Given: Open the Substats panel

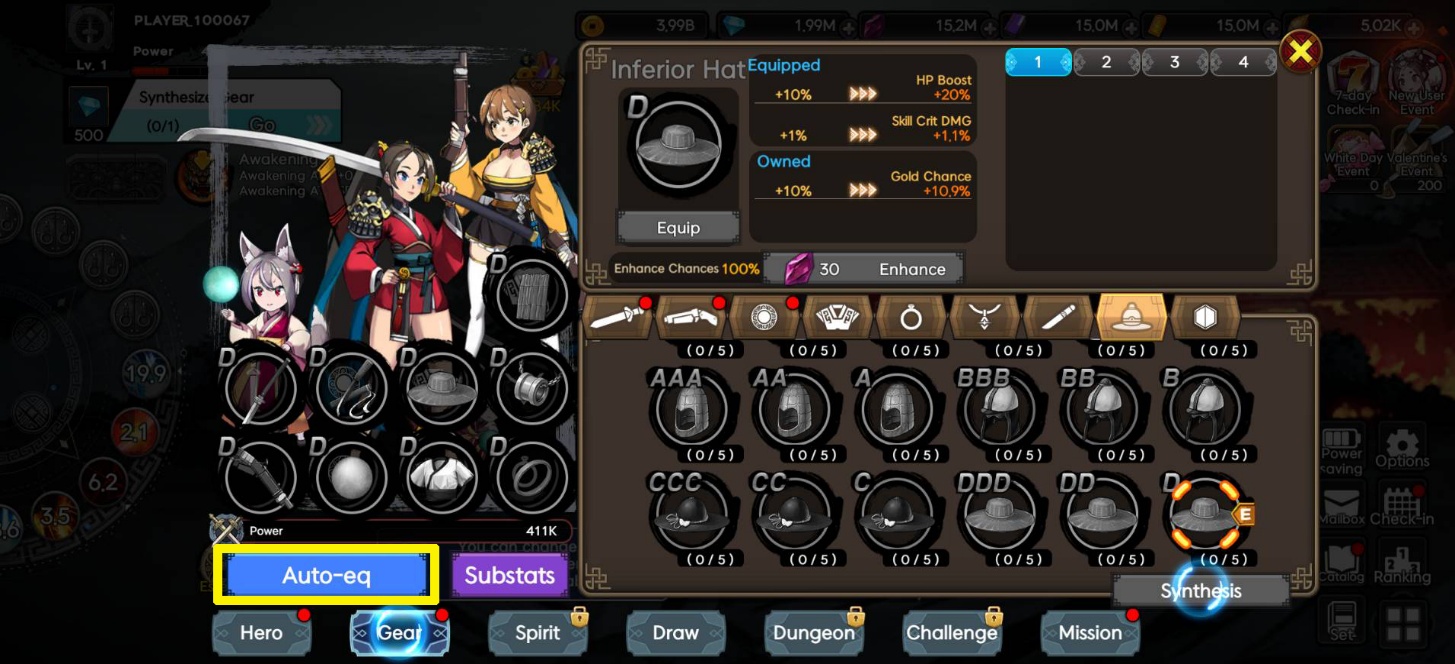Looking at the screenshot, I should pos(509,576).
